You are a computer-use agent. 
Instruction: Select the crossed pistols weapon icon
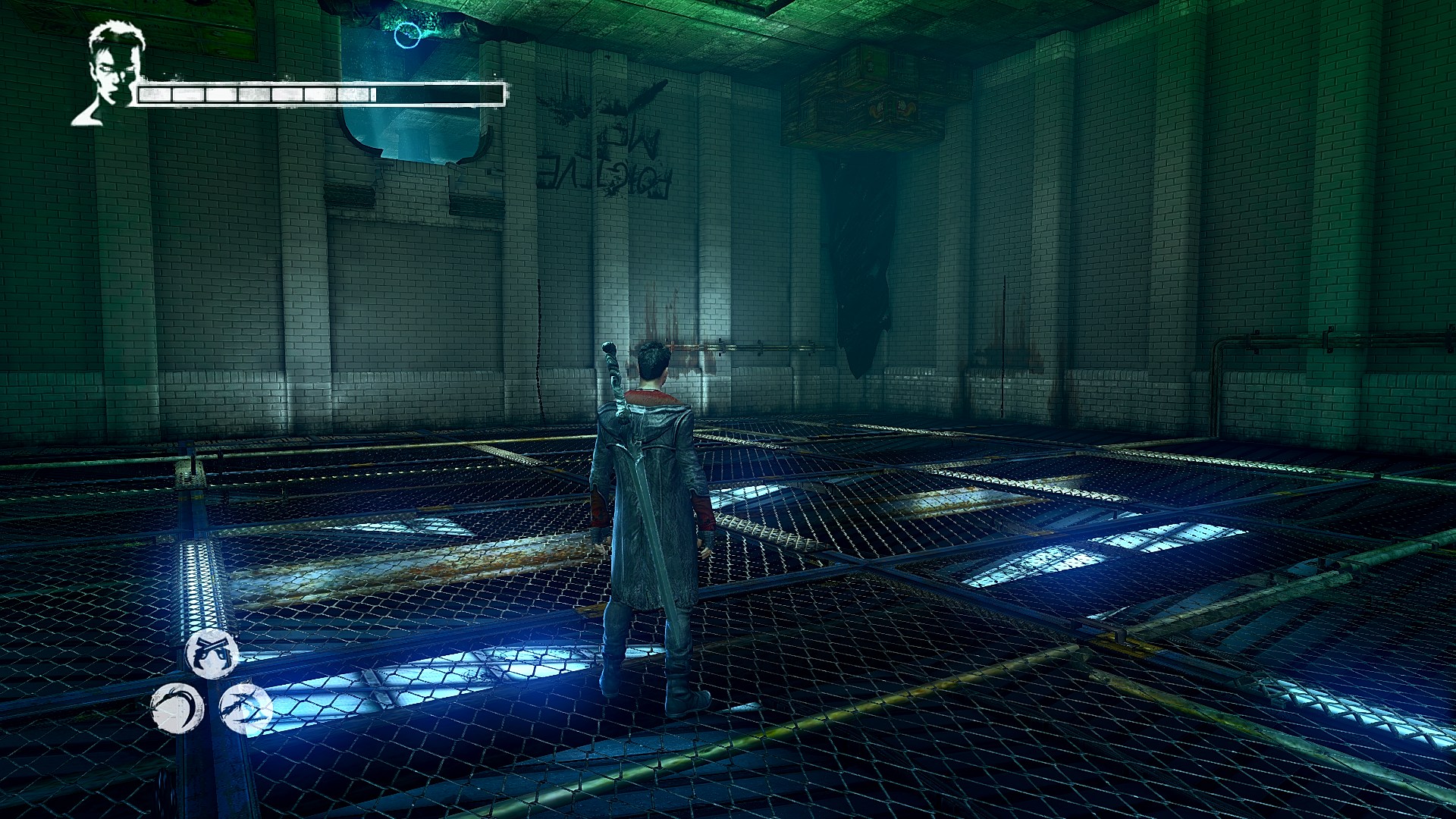[x=212, y=653]
